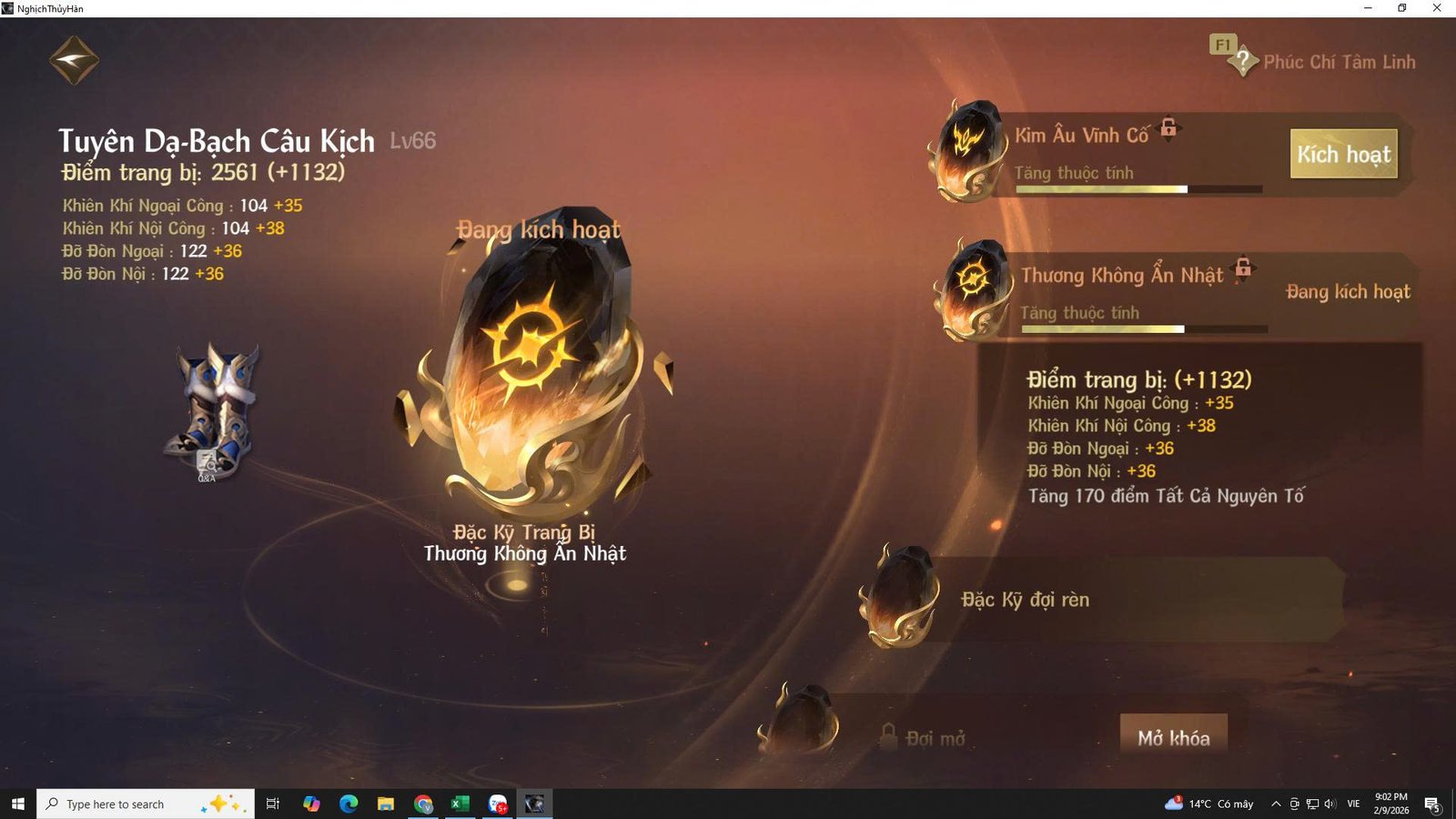Open the VIE language selector
This screenshot has width=1456, height=819.
click(1353, 804)
